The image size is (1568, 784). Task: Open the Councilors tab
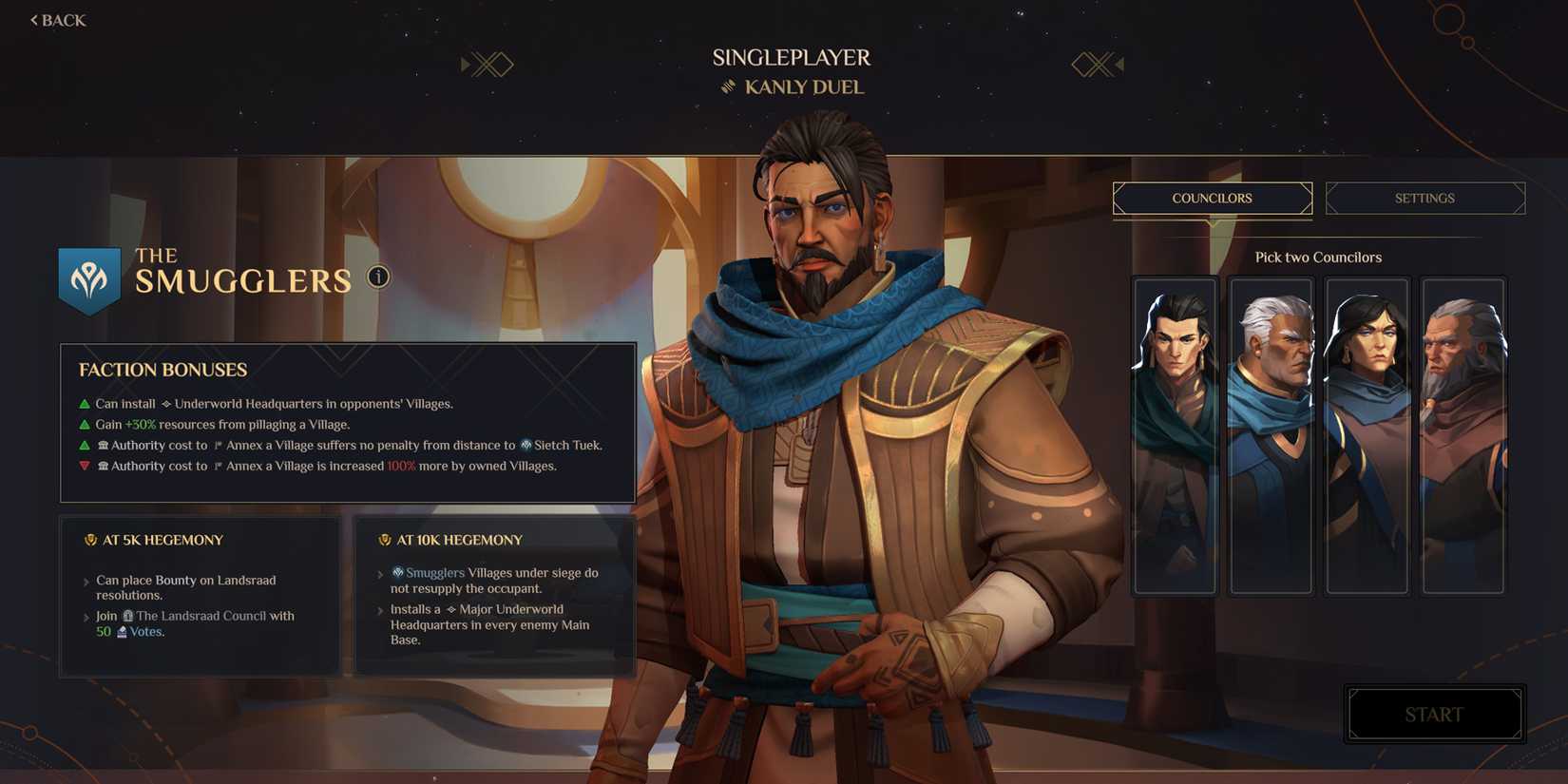pos(1212,198)
